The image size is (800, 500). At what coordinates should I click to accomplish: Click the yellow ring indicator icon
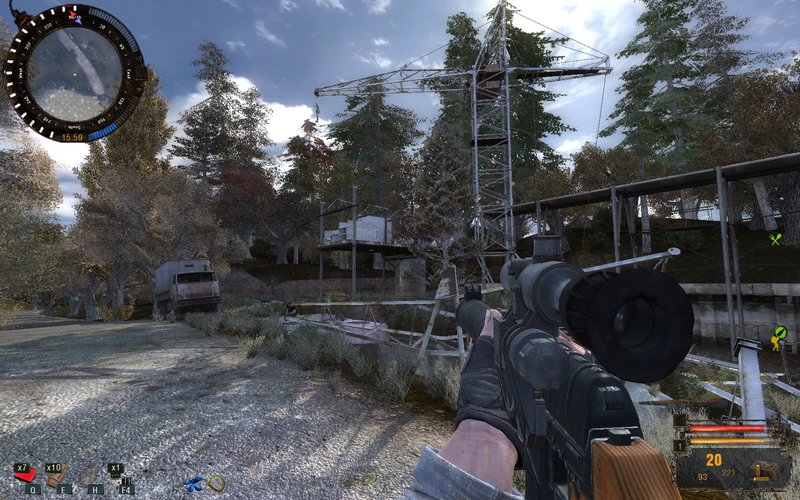click(217, 484)
